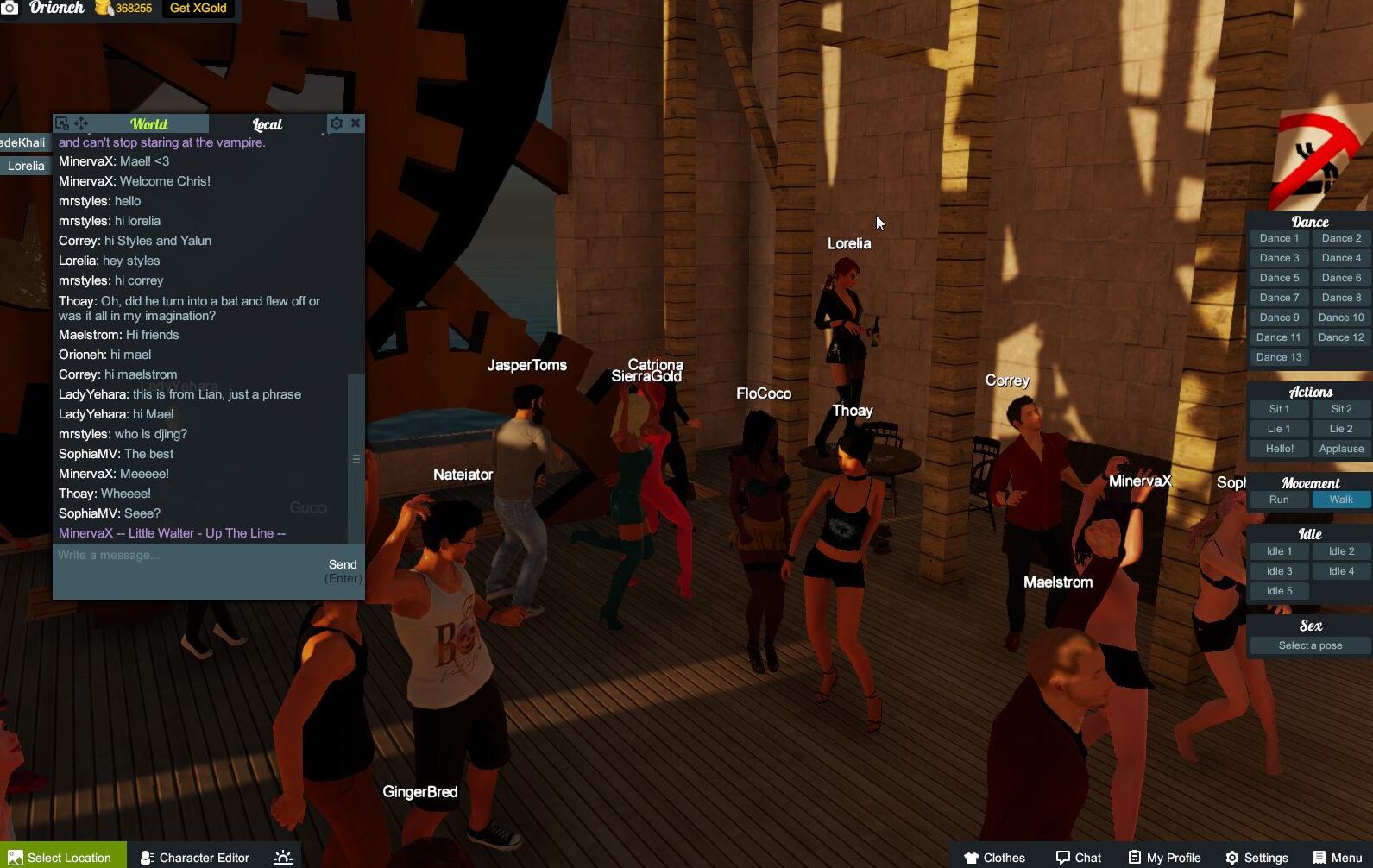
Task: Open chat window settings gear
Action: 337,123
